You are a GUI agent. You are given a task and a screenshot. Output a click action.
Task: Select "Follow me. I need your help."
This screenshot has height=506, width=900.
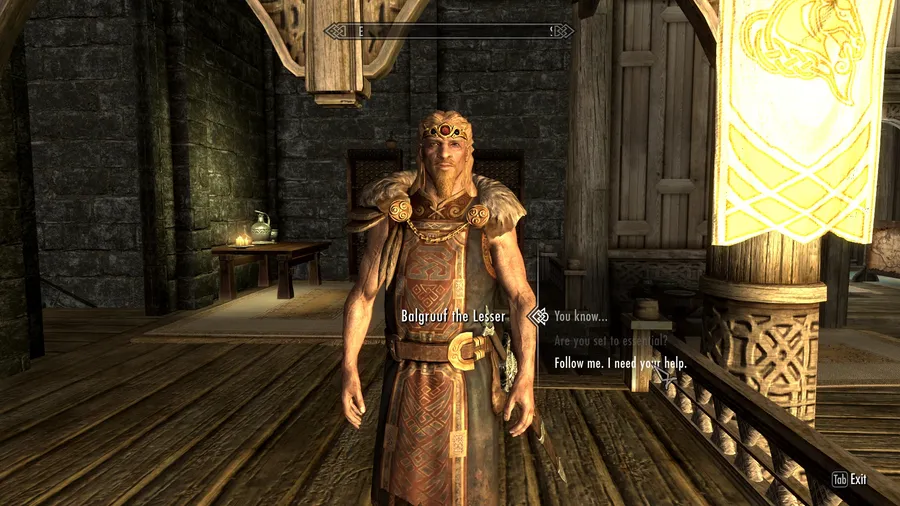click(620, 364)
